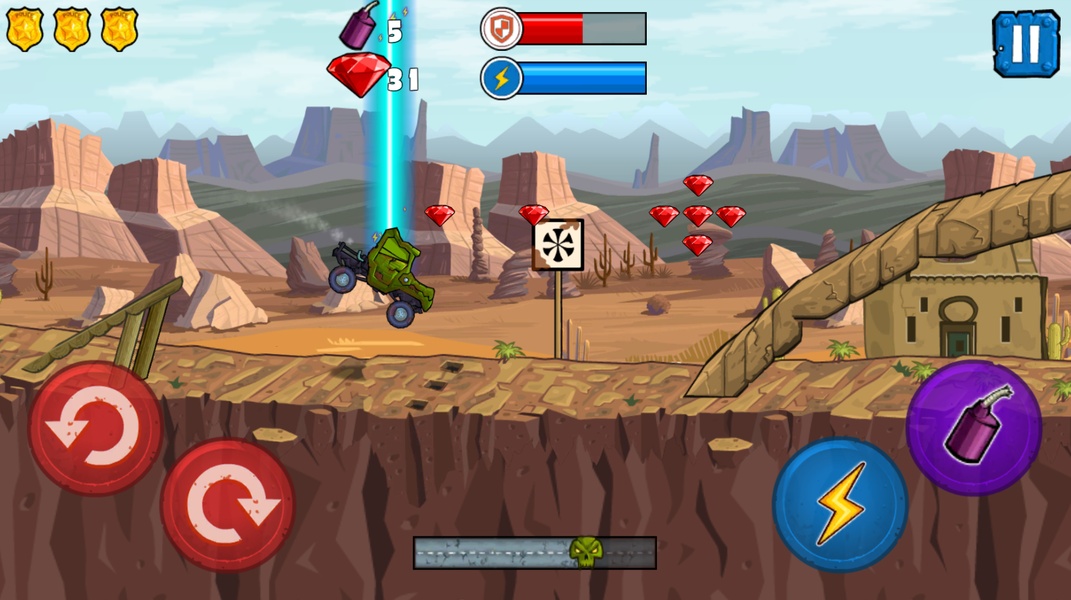This screenshot has height=600, width=1071.
Task: Tap the clockwise rotate button
Action: tap(228, 505)
